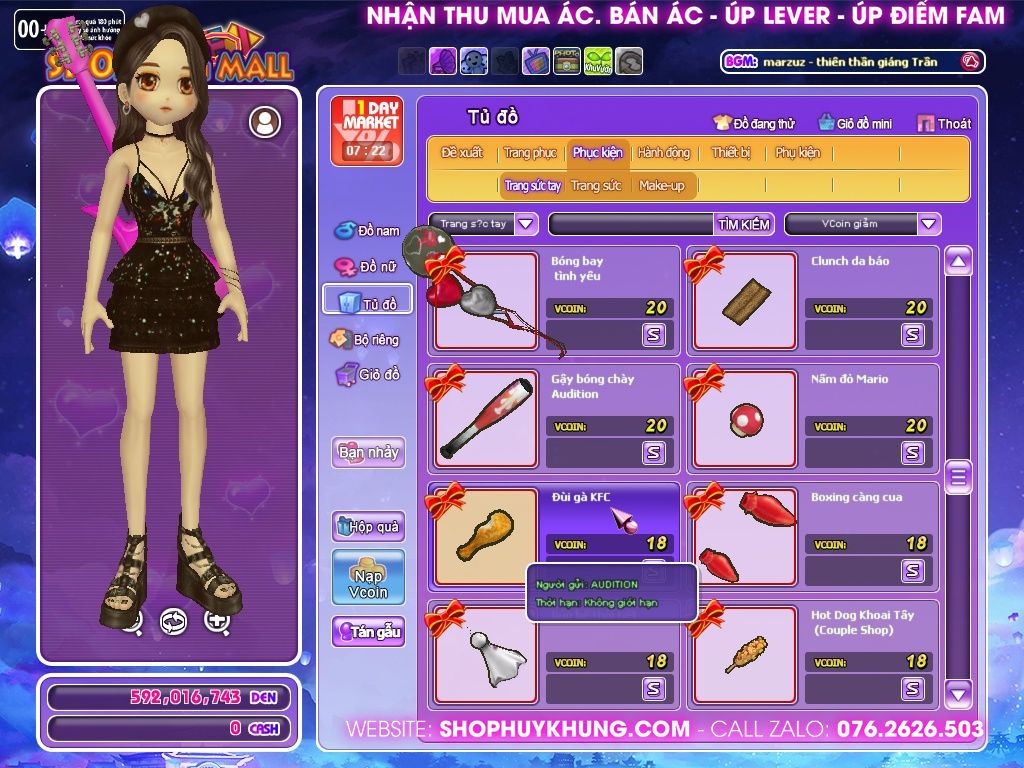This screenshot has width=1024, height=768.
Task: Switch to Make-up subcategory
Action: point(662,186)
